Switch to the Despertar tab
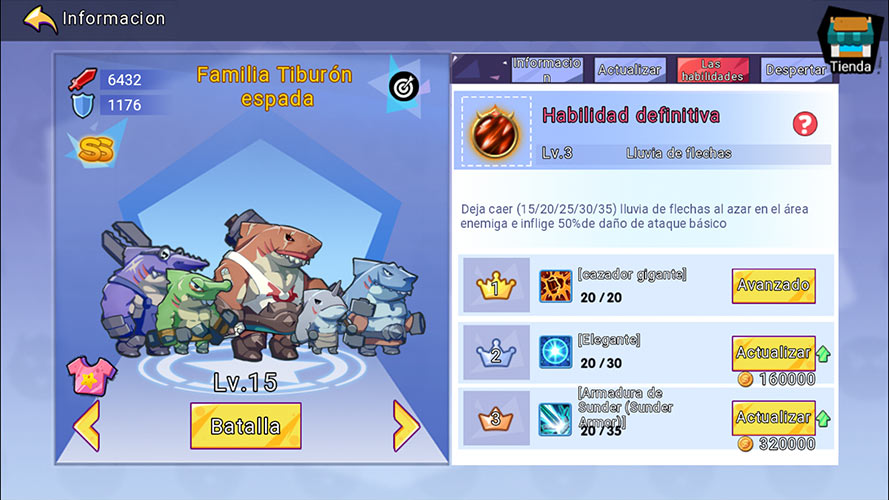The image size is (889, 500). [795, 70]
